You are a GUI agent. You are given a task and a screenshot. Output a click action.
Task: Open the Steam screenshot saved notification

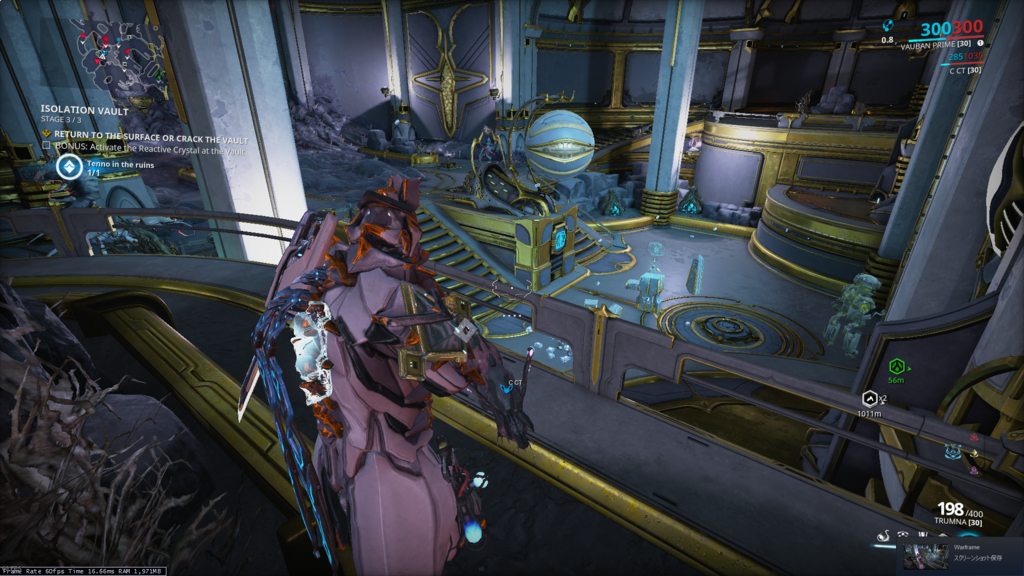tap(962, 556)
